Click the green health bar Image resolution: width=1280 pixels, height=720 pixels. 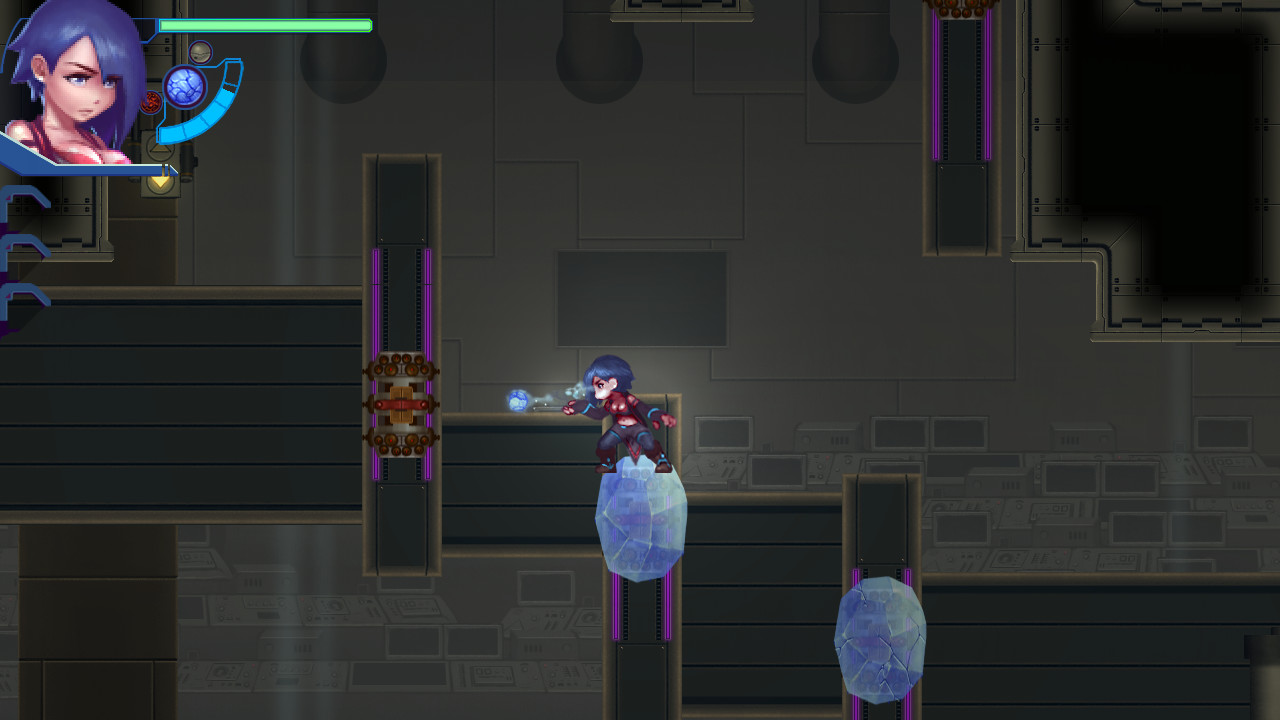point(265,26)
